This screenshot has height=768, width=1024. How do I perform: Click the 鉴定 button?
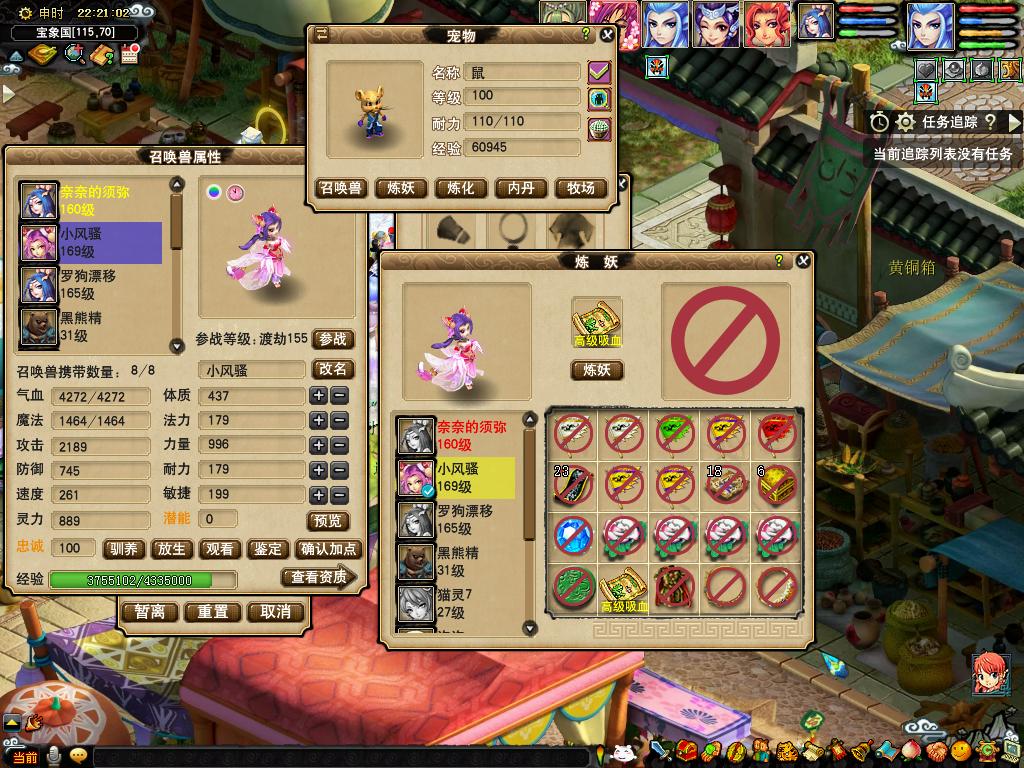coord(268,548)
